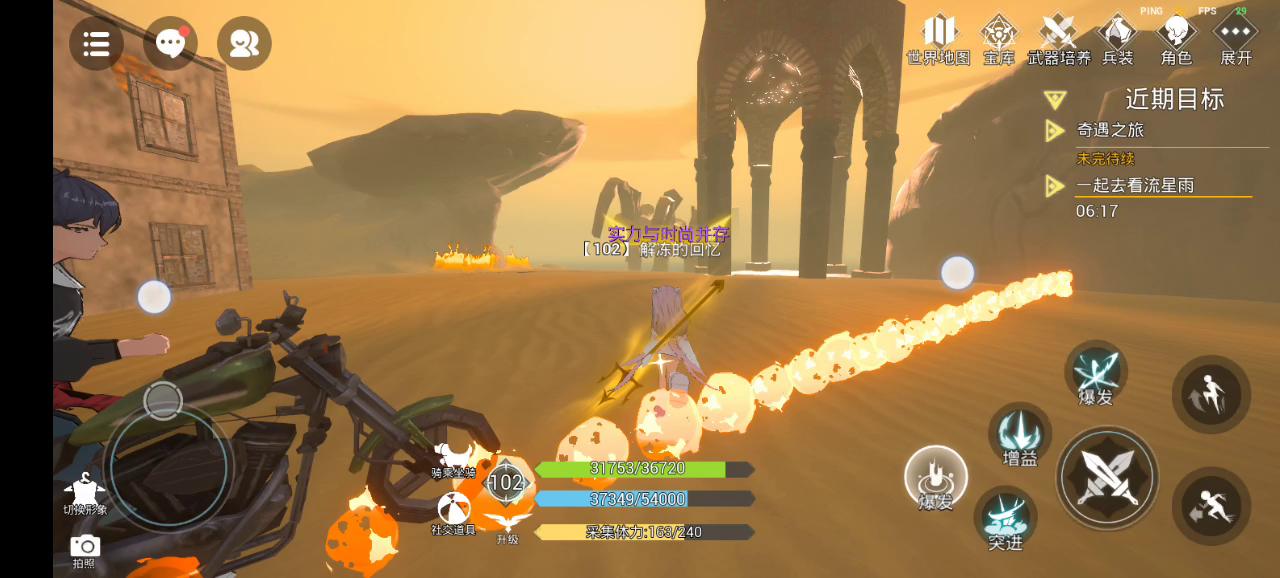This screenshot has width=1280, height=578.
Task: Open the 角色 character screen
Action: 1176,37
